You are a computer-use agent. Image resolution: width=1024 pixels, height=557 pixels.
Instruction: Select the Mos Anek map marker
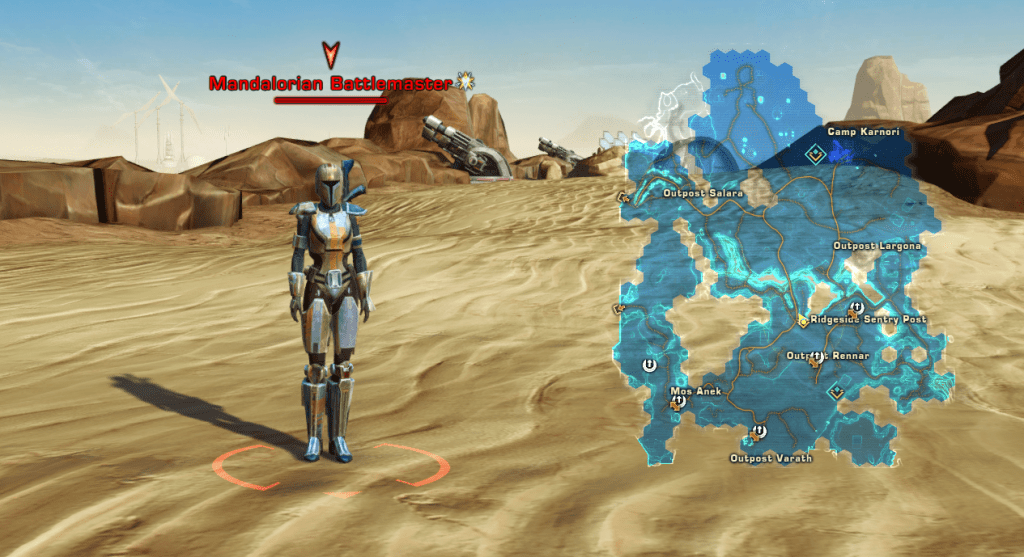(678, 402)
